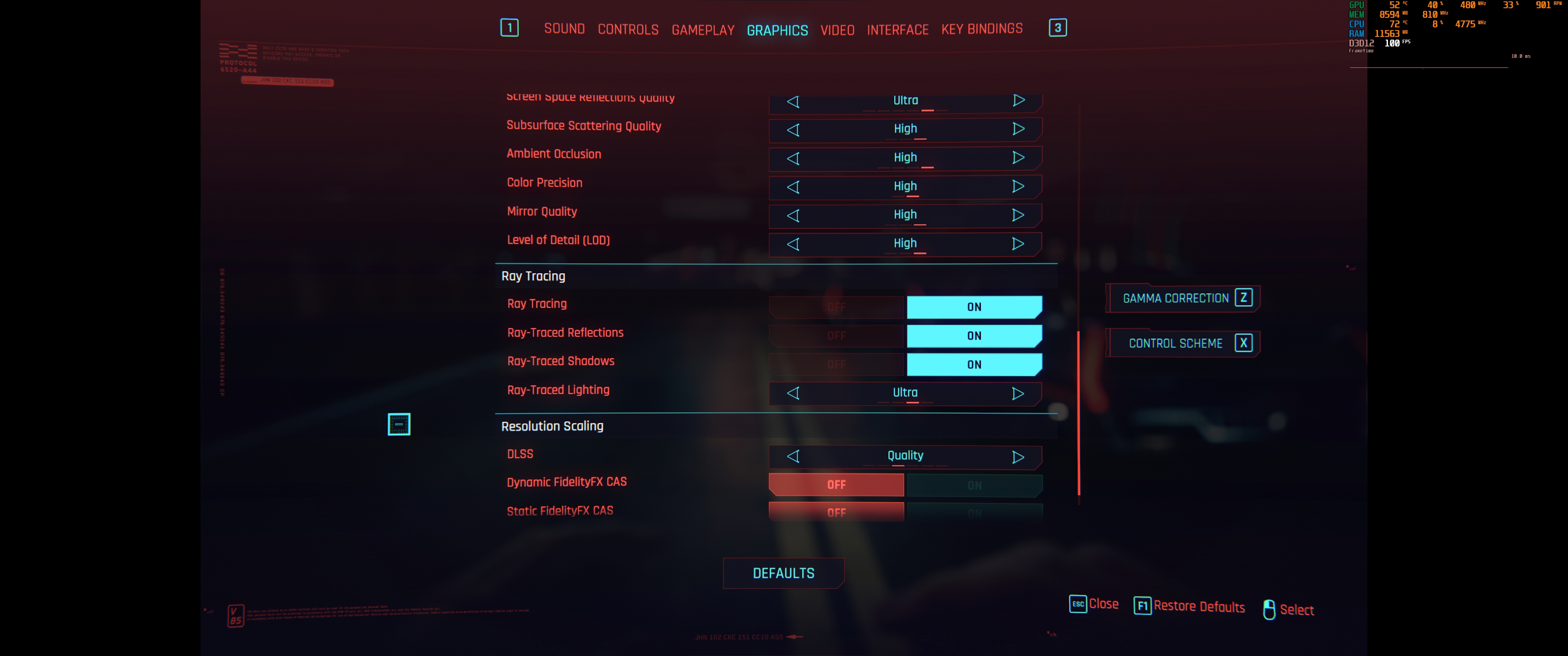Turn off Ray Tracing

coord(837,307)
